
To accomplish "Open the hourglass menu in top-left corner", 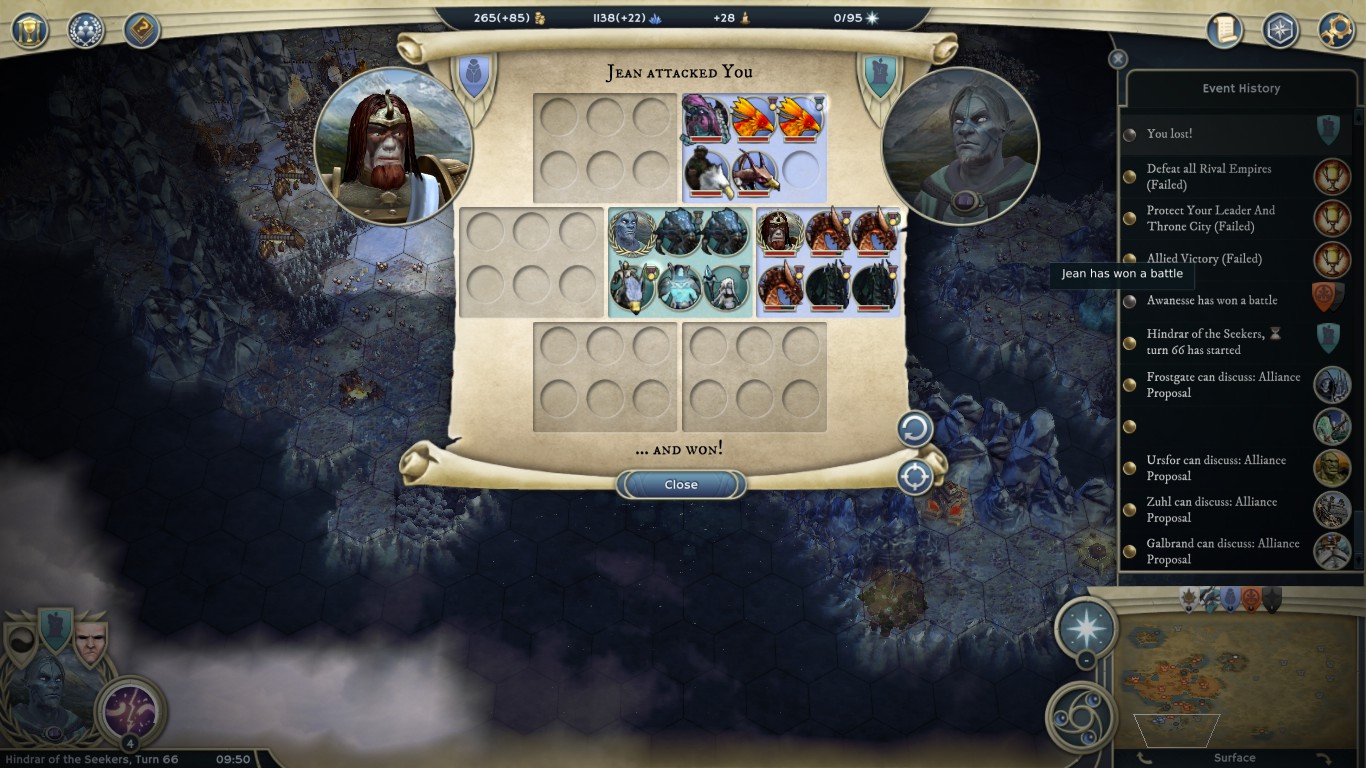I will click(30, 29).
